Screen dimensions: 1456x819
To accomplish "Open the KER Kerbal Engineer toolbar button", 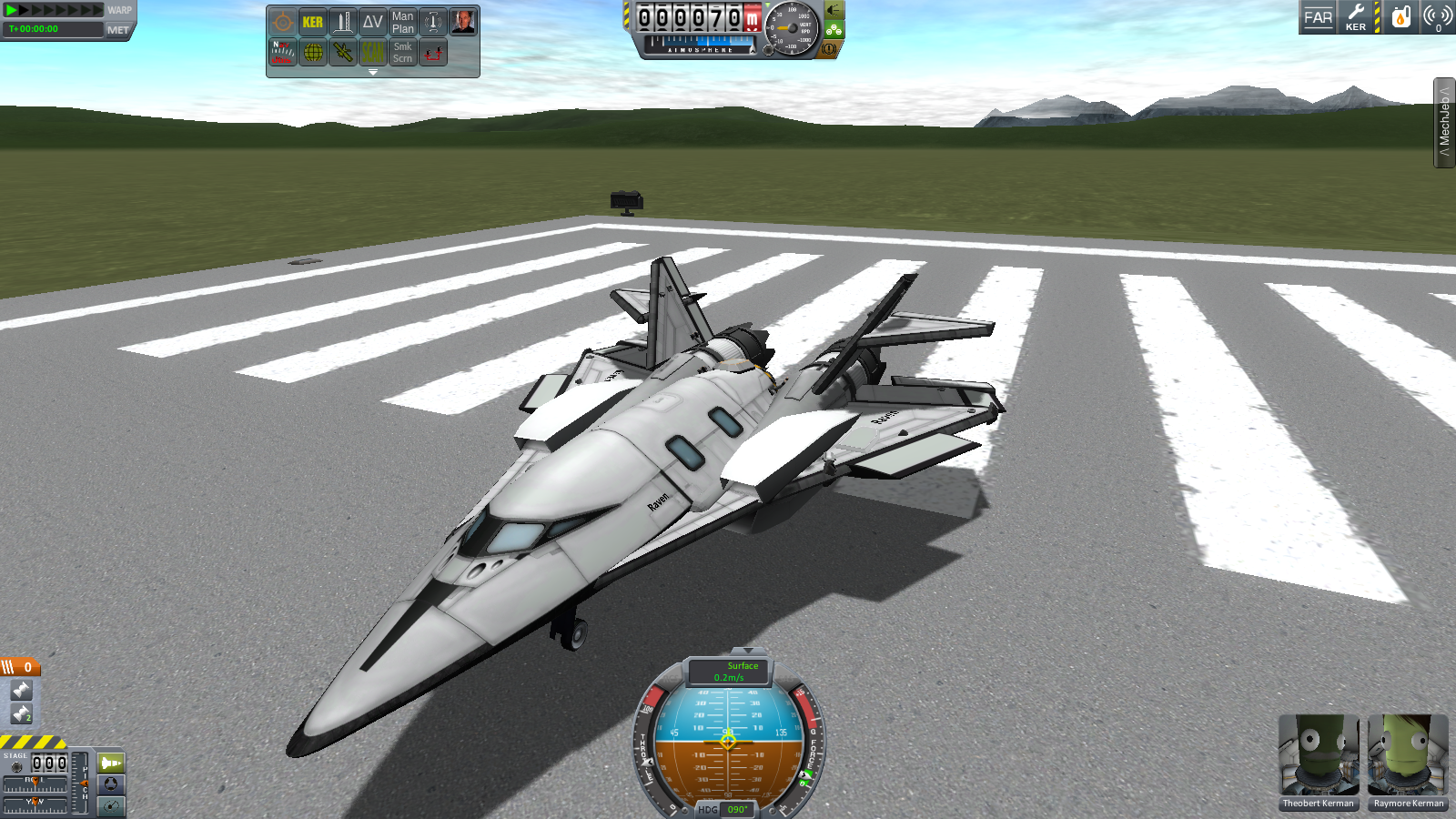I will pos(312,22).
